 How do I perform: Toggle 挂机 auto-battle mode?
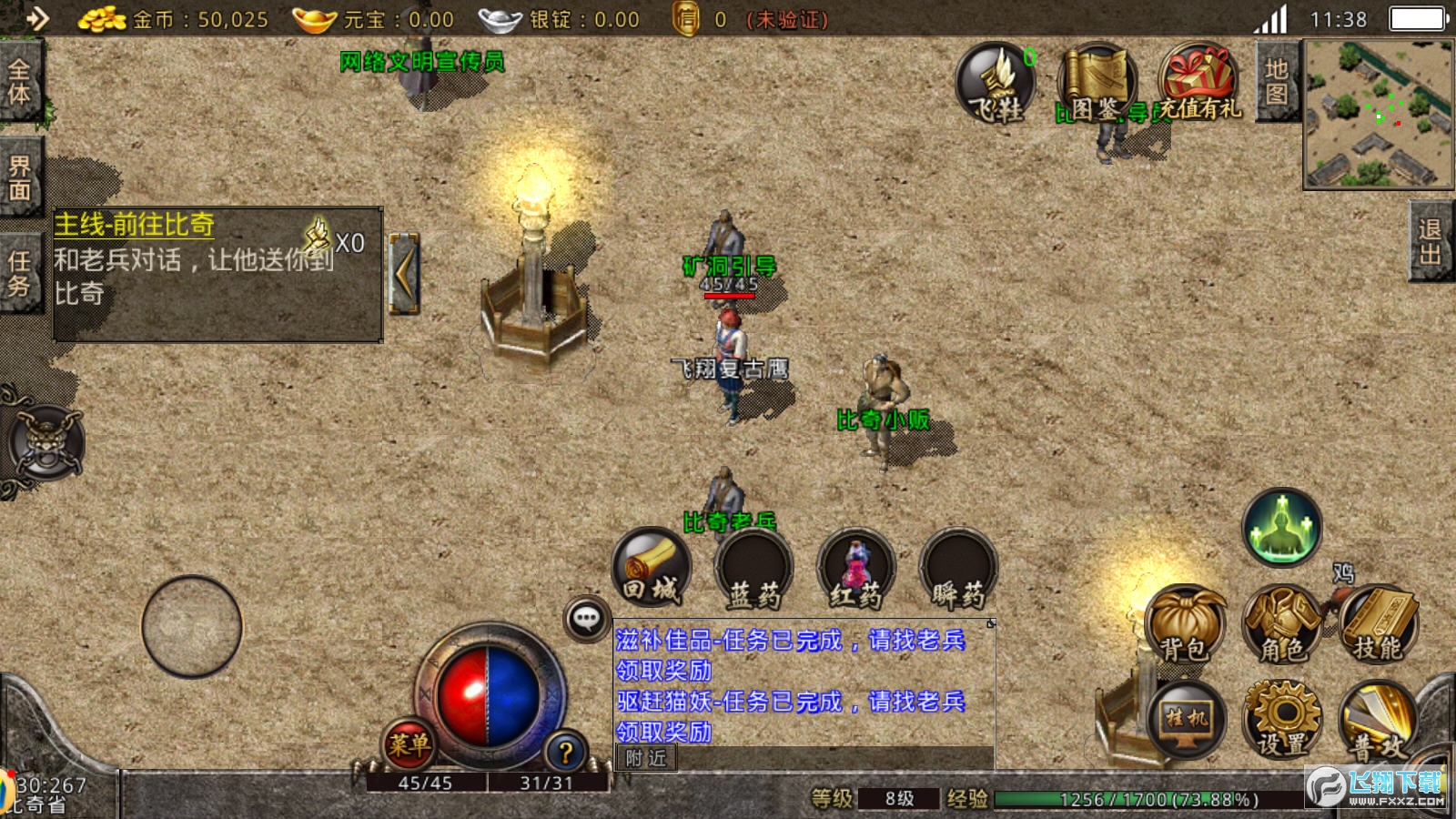[1186, 720]
